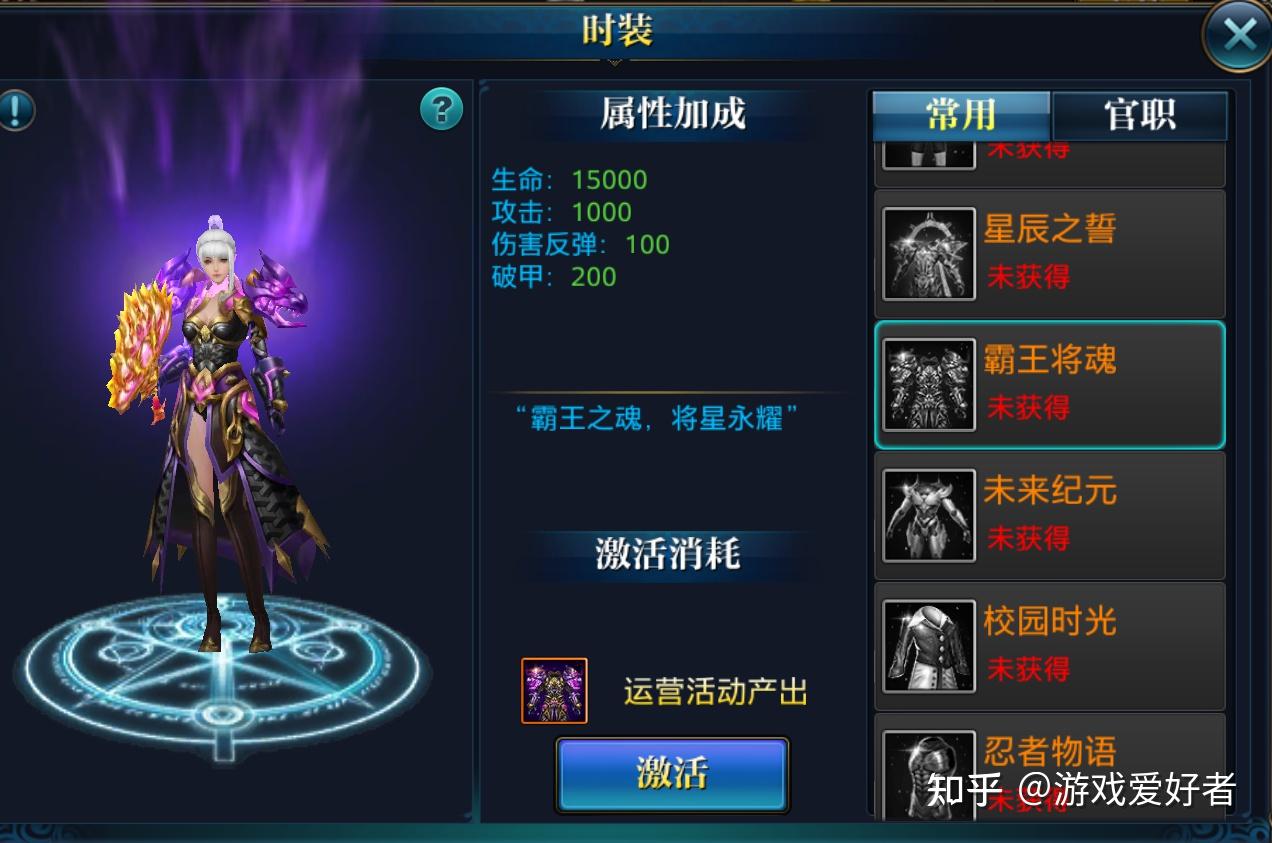Click the 激活 activate button
This screenshot has width=1272, height=843.
pyautogui.click(x=672, y=773)
